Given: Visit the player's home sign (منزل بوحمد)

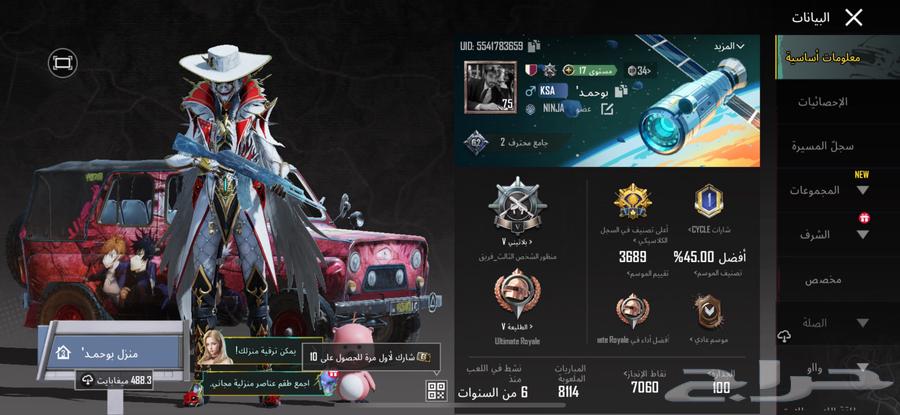Looking at the screenshot, I should [x=111, y=352].
